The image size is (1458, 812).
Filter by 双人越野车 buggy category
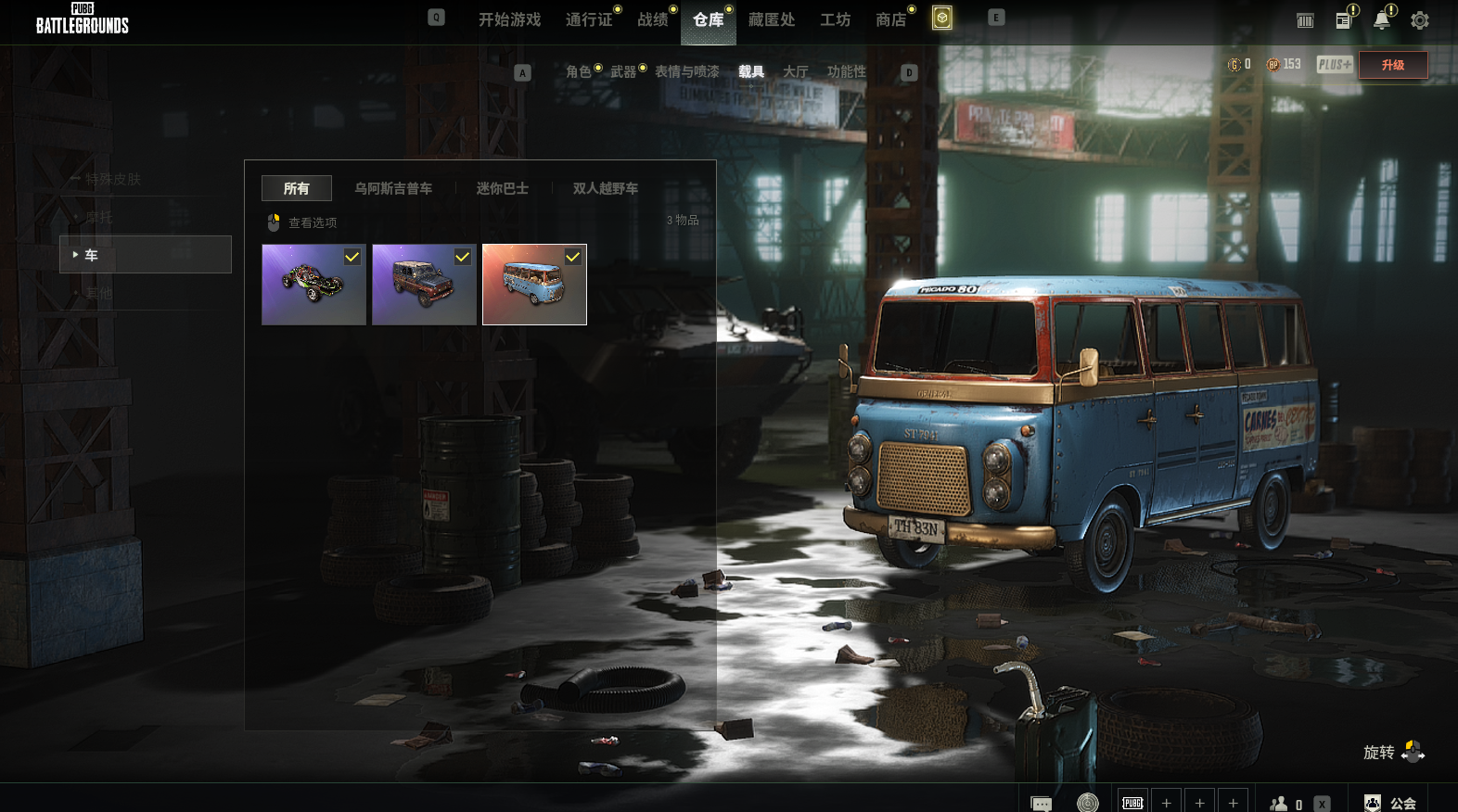point(606,188)
